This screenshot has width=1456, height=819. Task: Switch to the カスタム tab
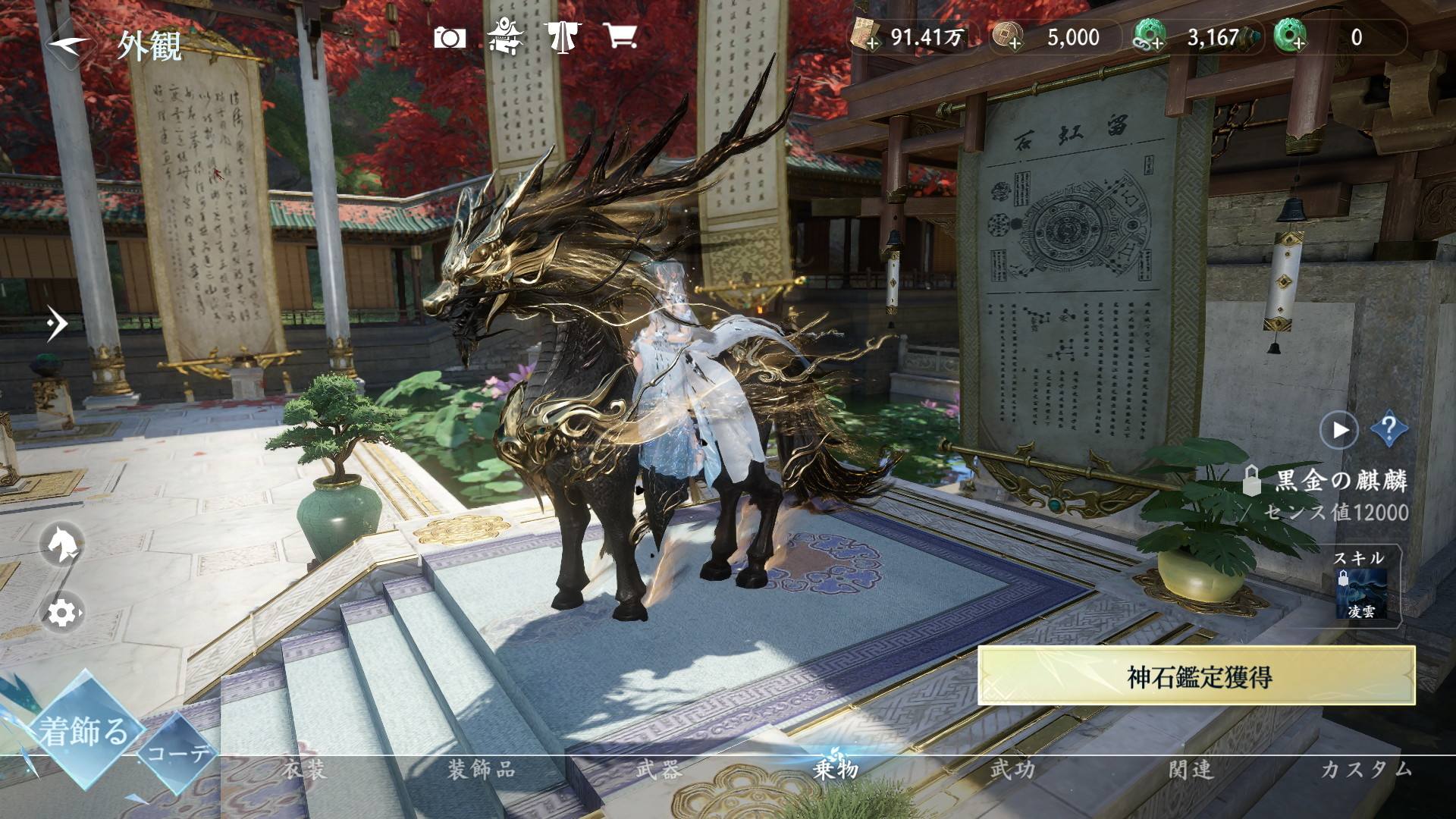1367,770
